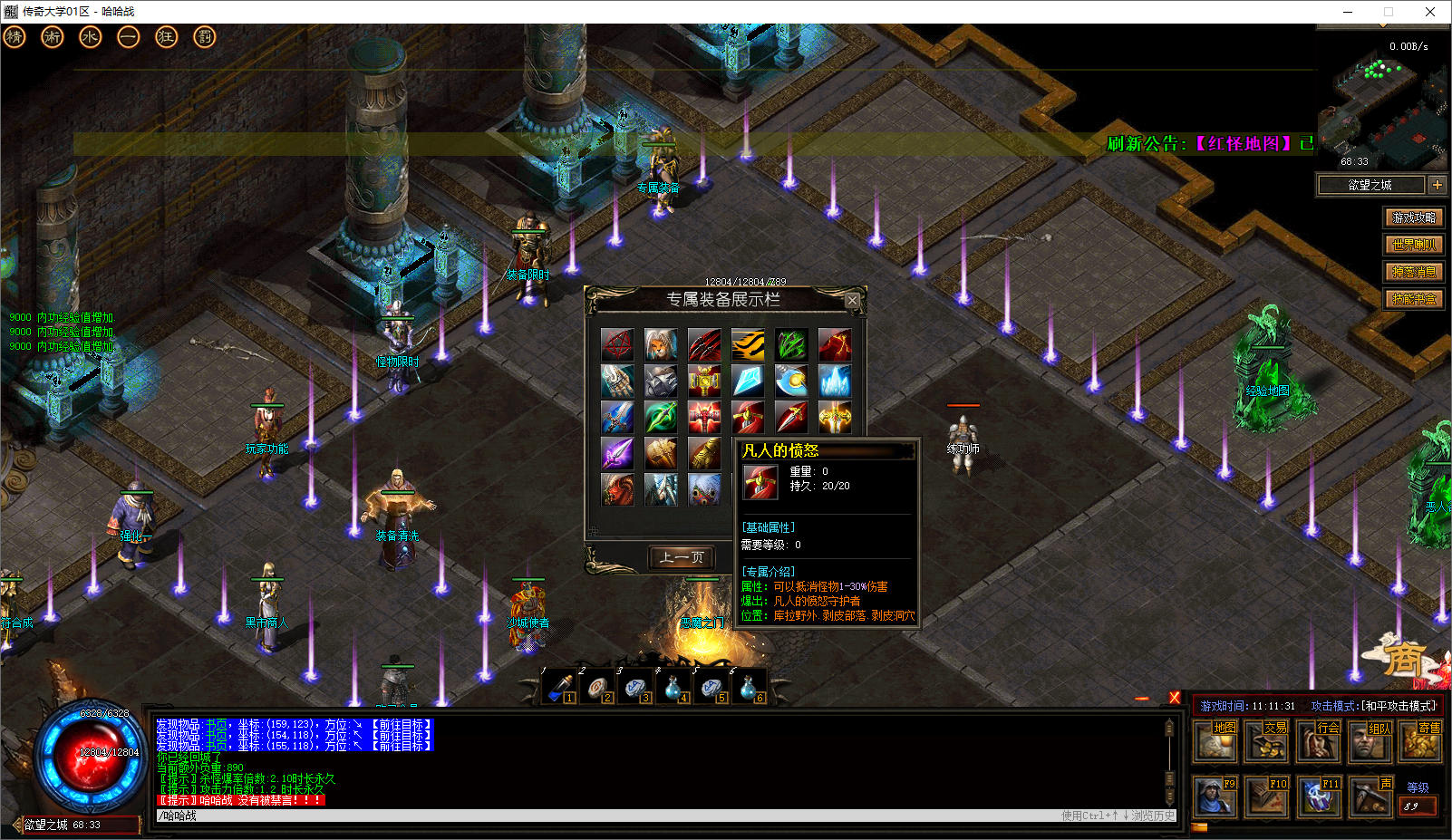Go to previous page with 上一页

(682, 557)
